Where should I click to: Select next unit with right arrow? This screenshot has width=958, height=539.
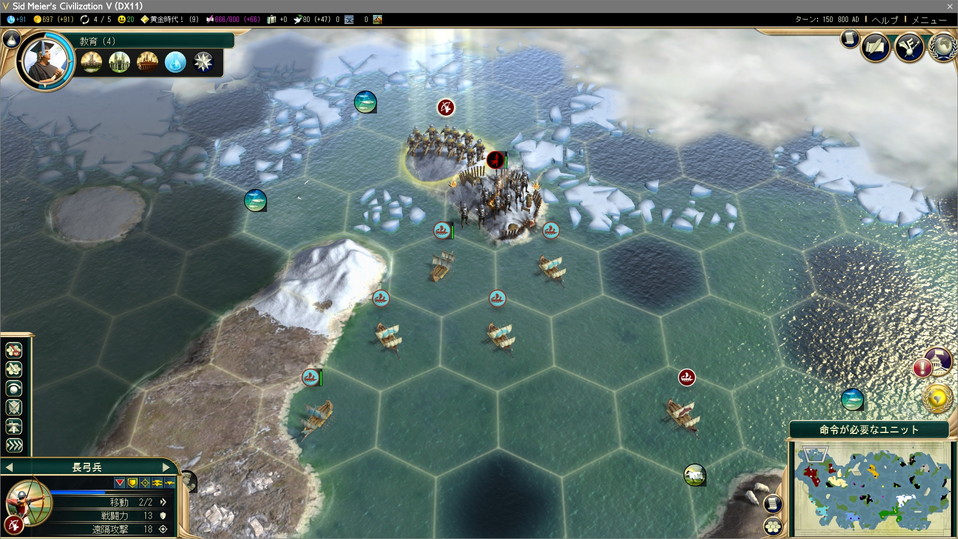click(167, 467)
